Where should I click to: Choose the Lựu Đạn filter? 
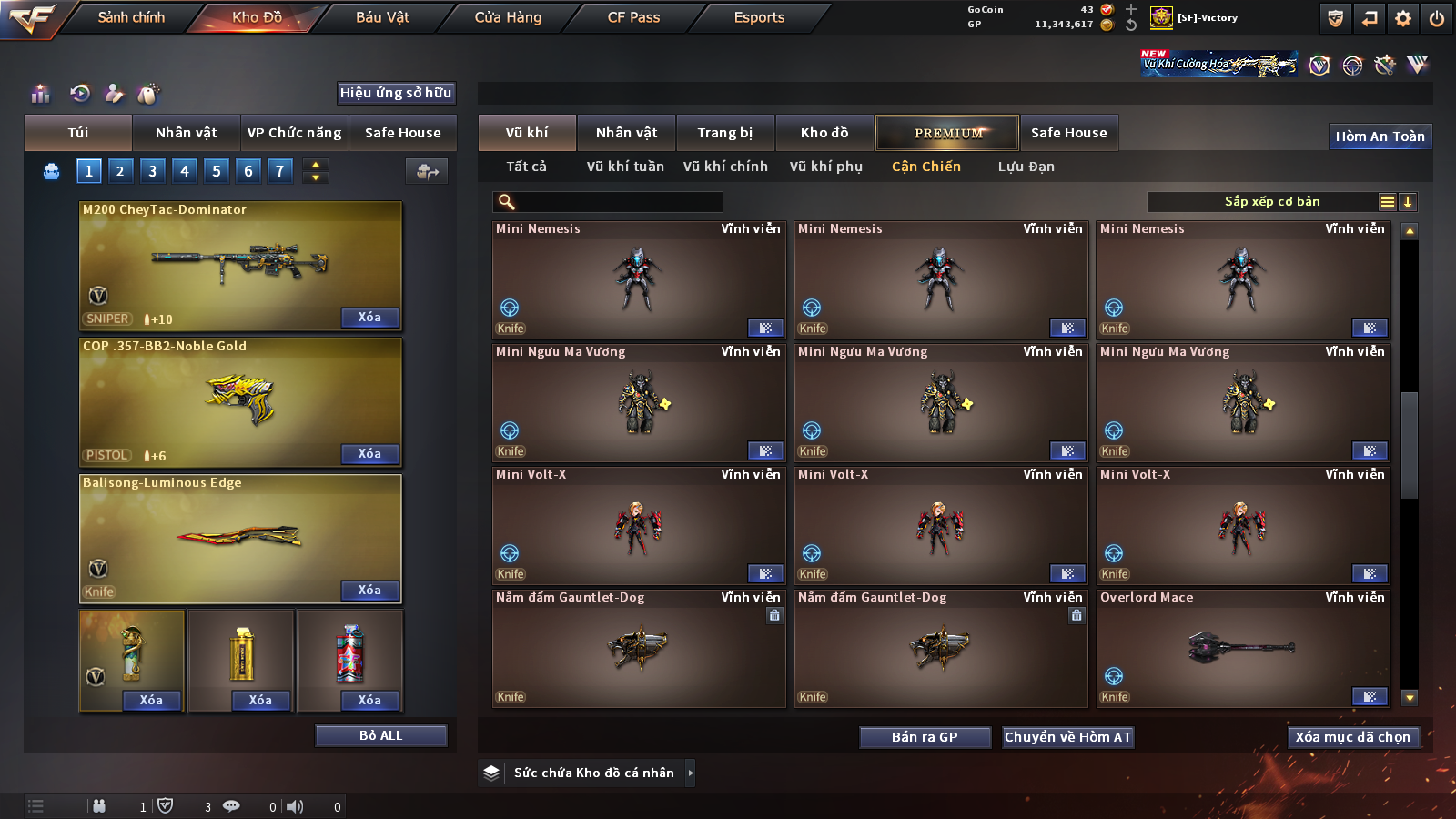[x=1026, y=167]
